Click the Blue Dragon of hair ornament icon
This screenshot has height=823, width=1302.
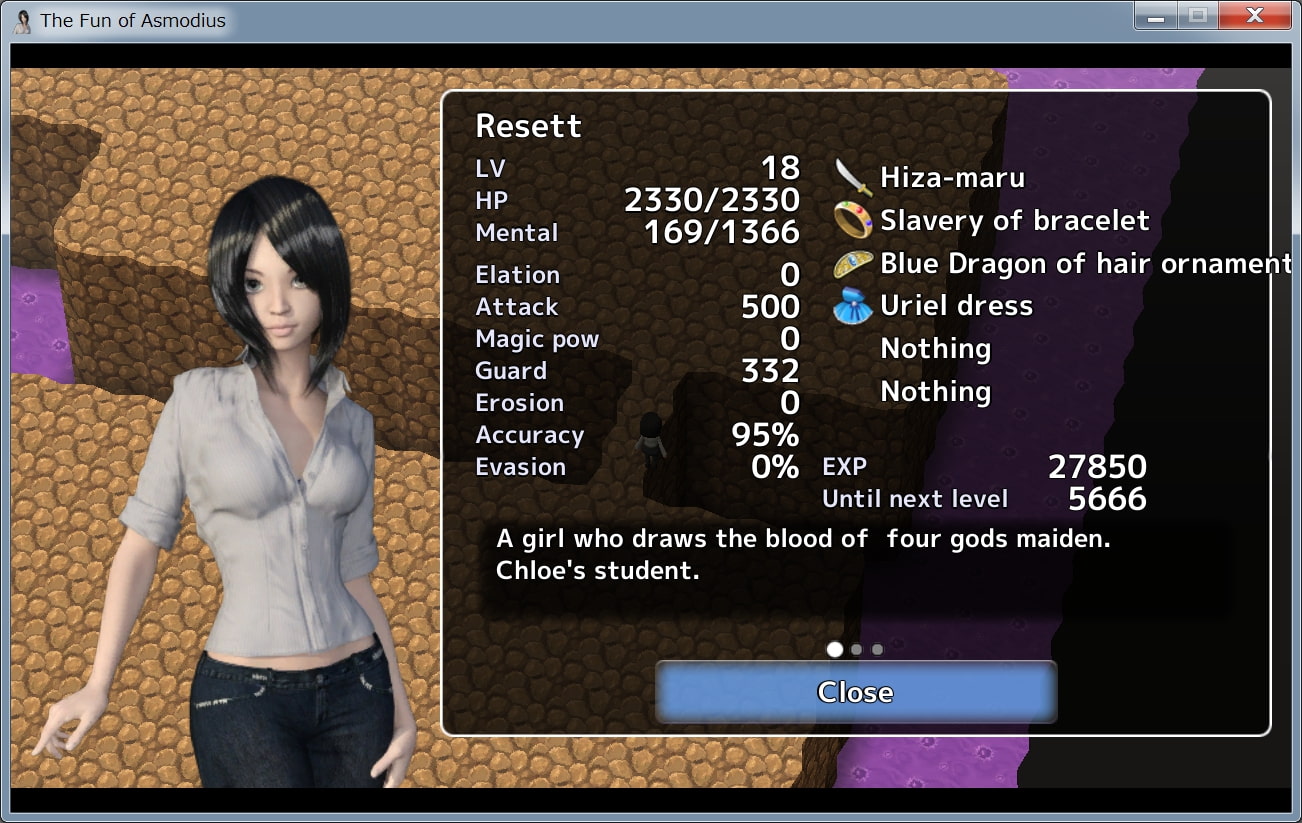(856, 263)
